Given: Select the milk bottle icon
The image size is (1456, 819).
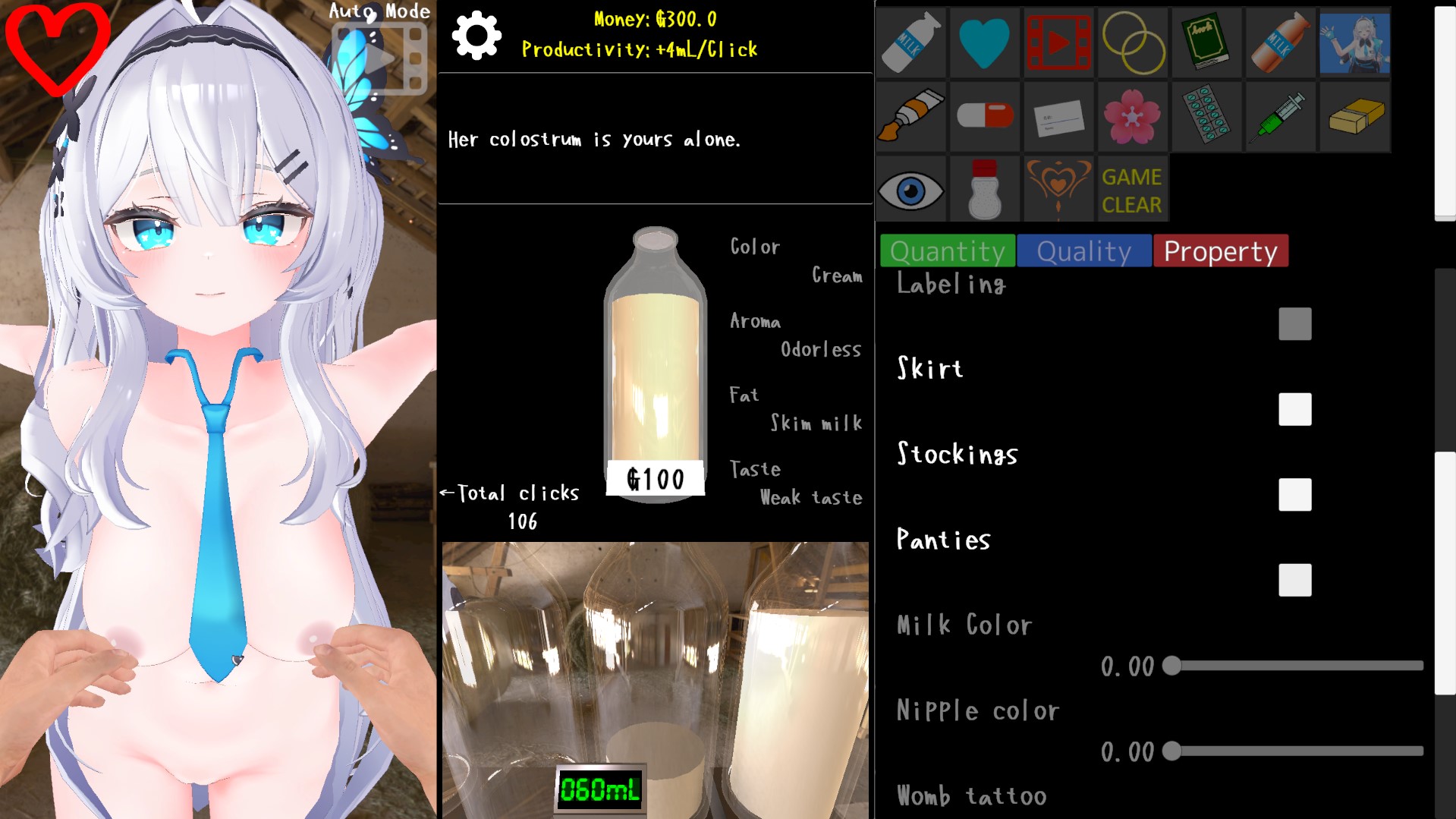Looking at the screenshot, I should [x=910, y=43].
